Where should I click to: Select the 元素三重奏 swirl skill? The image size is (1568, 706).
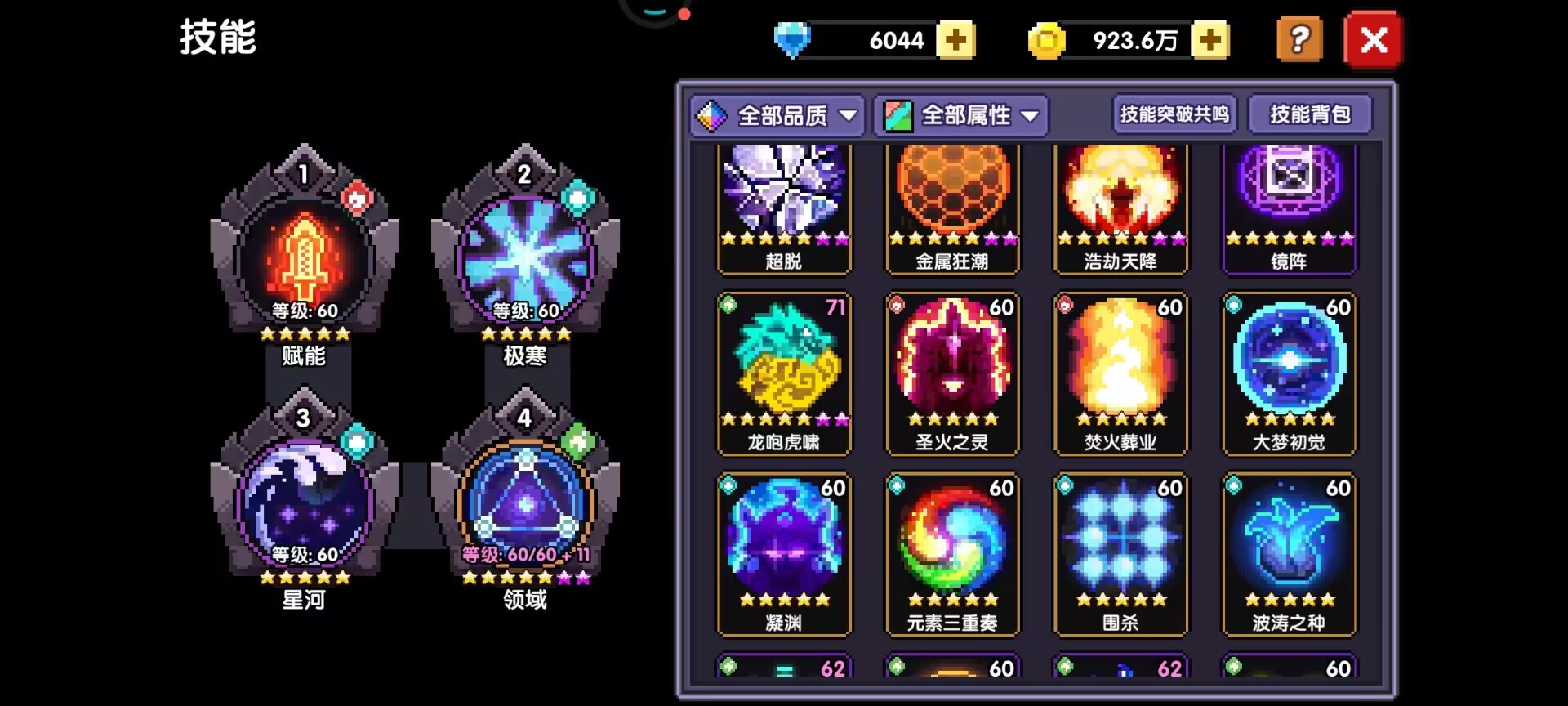[952, 554]
